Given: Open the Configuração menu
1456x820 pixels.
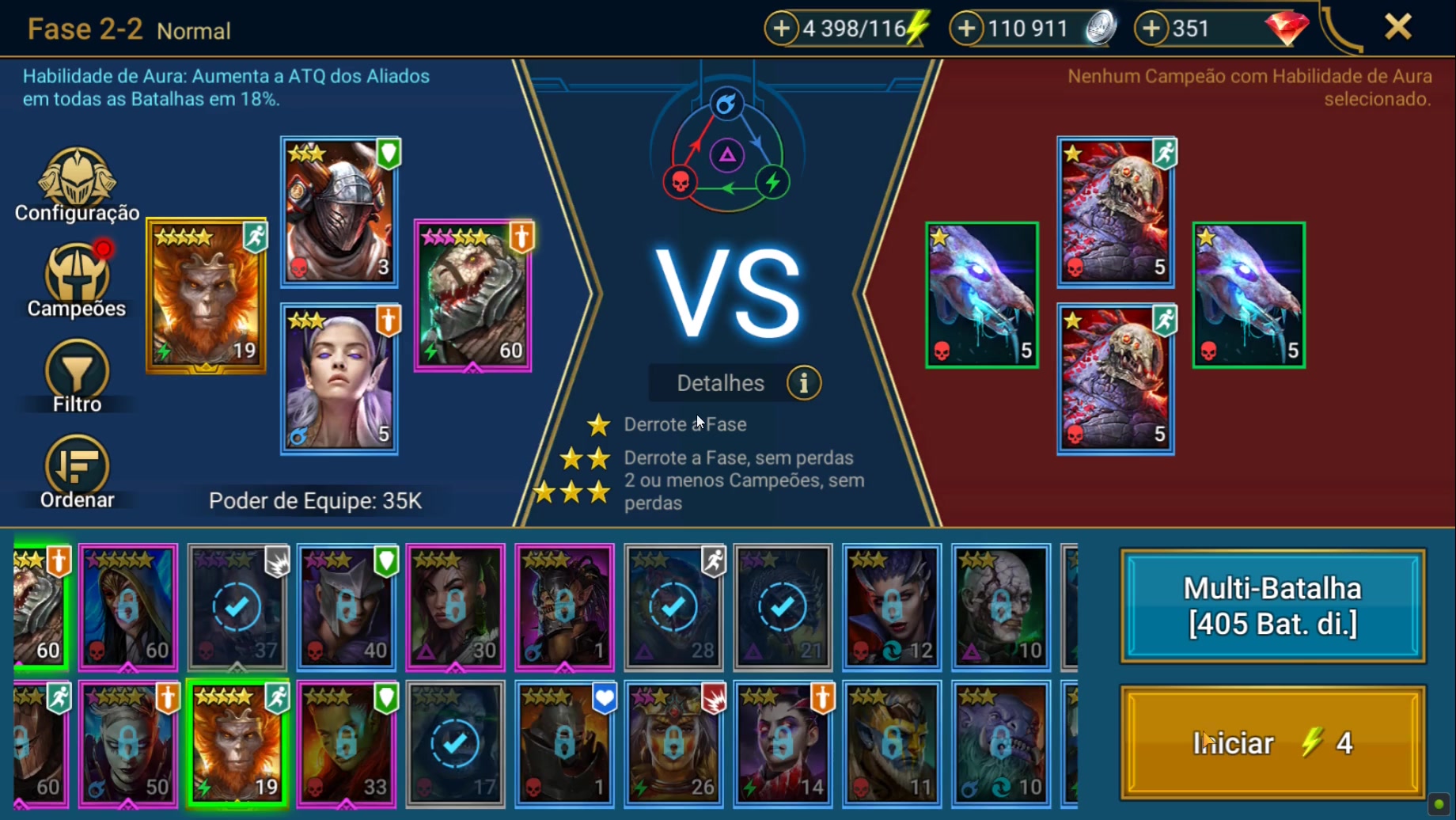Looking at the screenshot, I should (x=77, y=185).
